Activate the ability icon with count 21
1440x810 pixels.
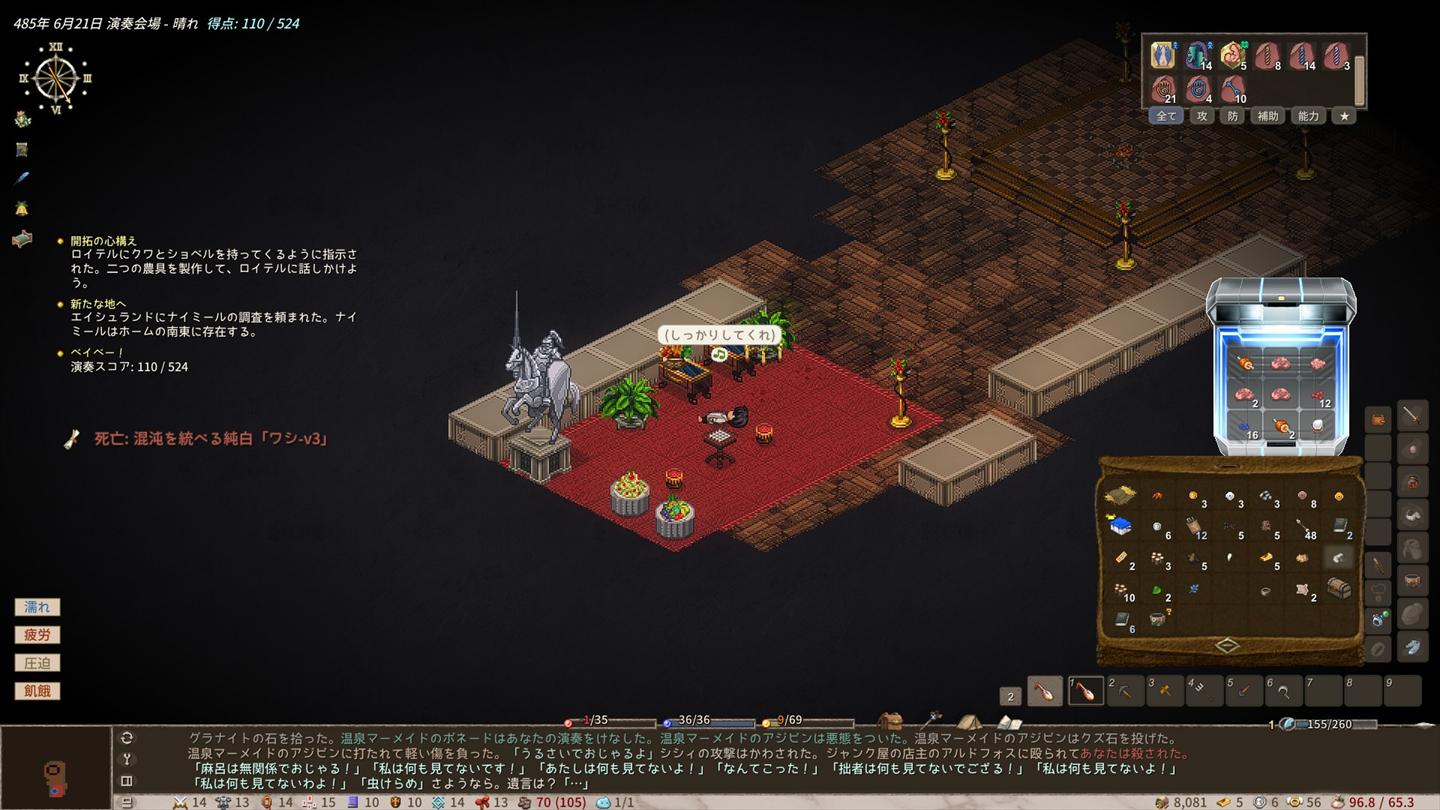[x=1163, y=89]
